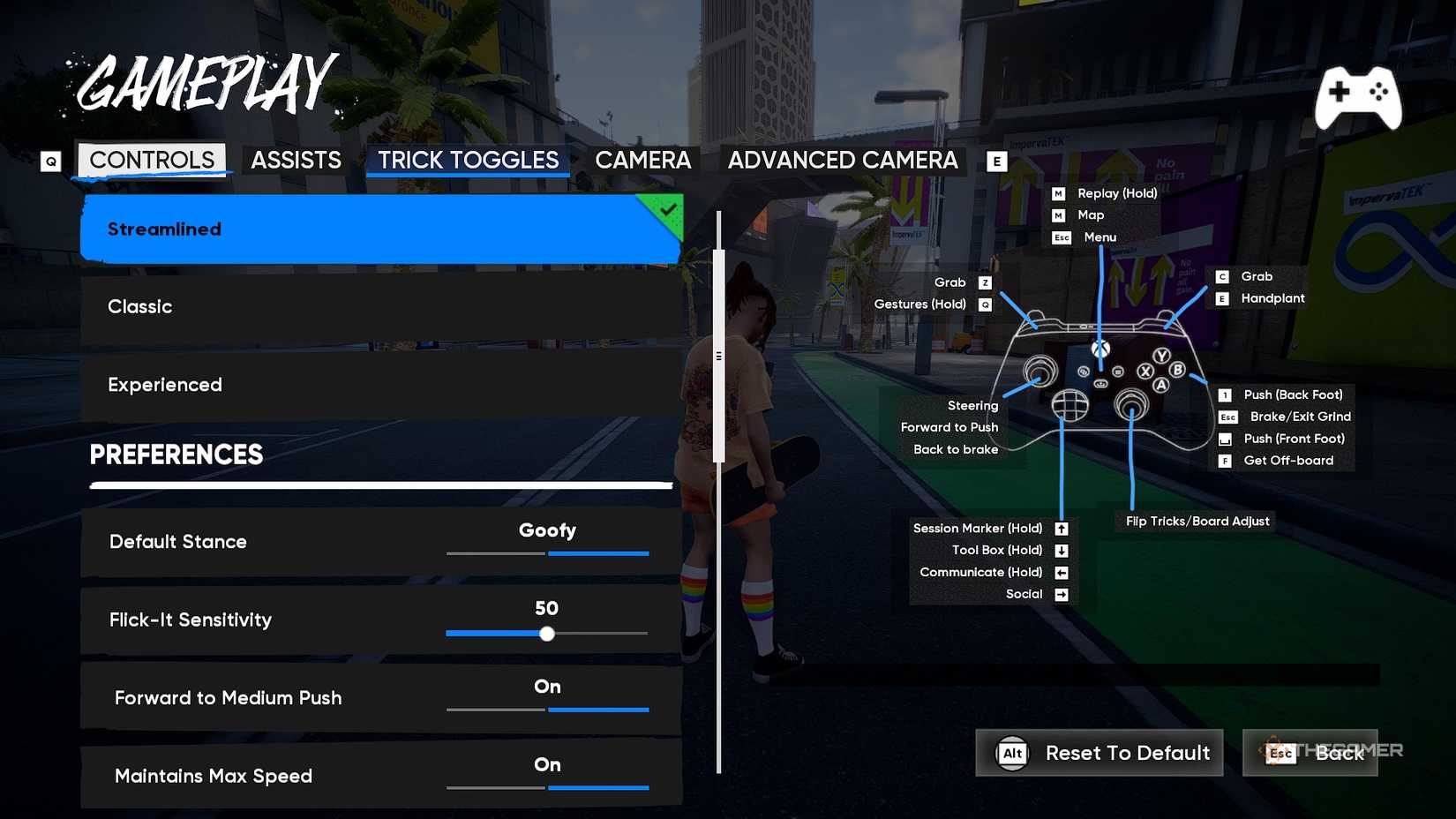Click the Flick-It Sensitivity slider handle
1456x819 pixels.
tap(547, 633)
